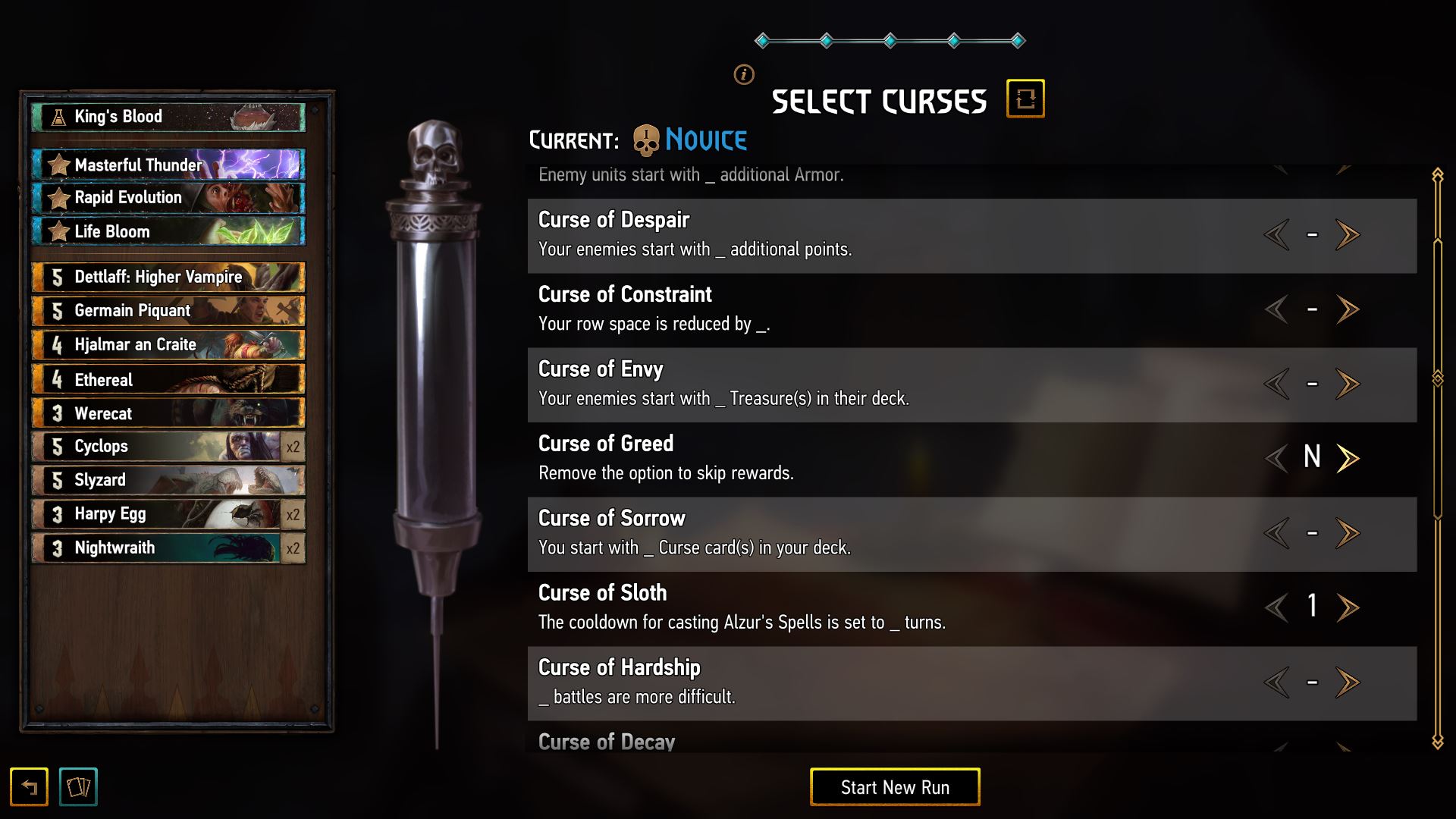Select the Dettlaff: Higher Vampire card
The width and height of the screenshot is (1456, 819).
[x=167, y=277]
